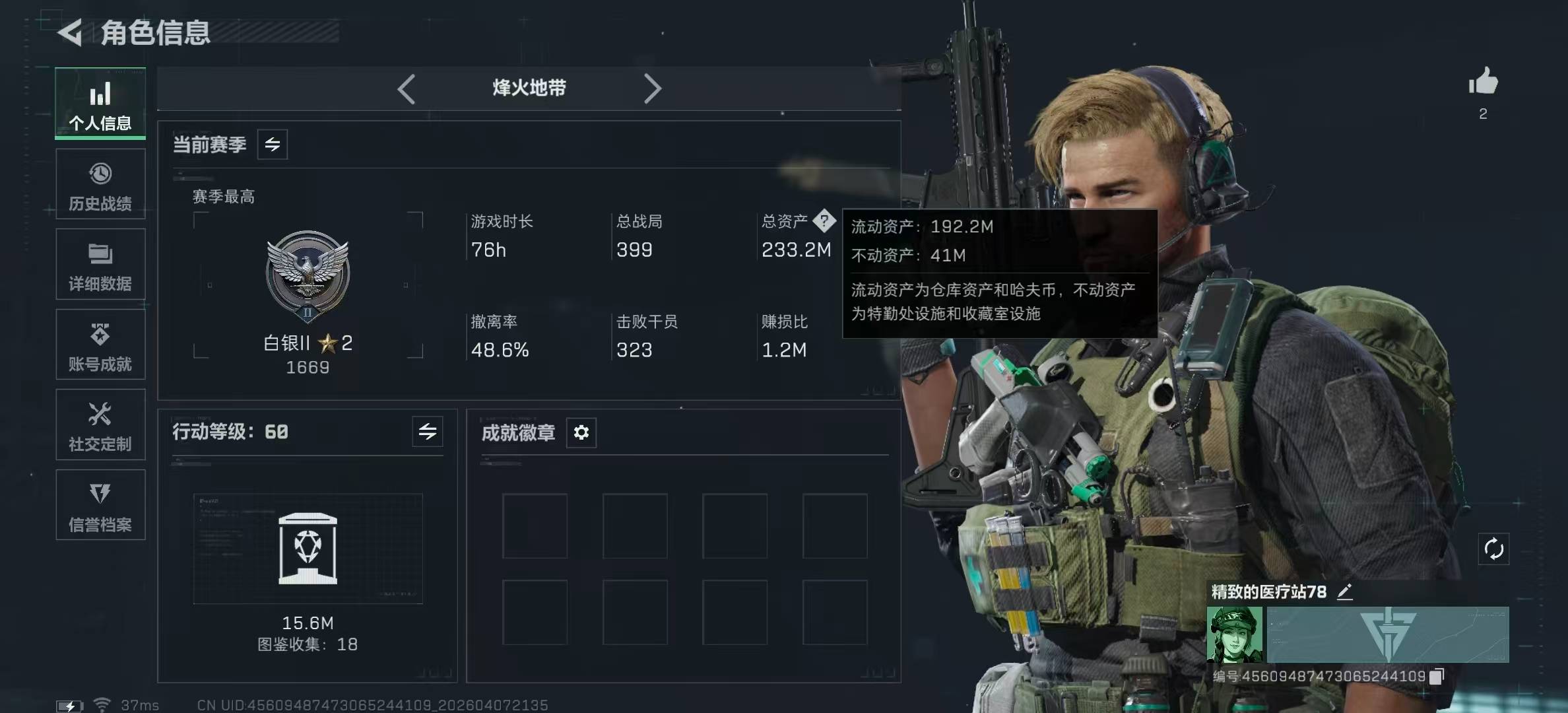Click the 白银II rank emblem
Image resolution: width=1568 pixels, height=713 pixels.
point(308,274)
